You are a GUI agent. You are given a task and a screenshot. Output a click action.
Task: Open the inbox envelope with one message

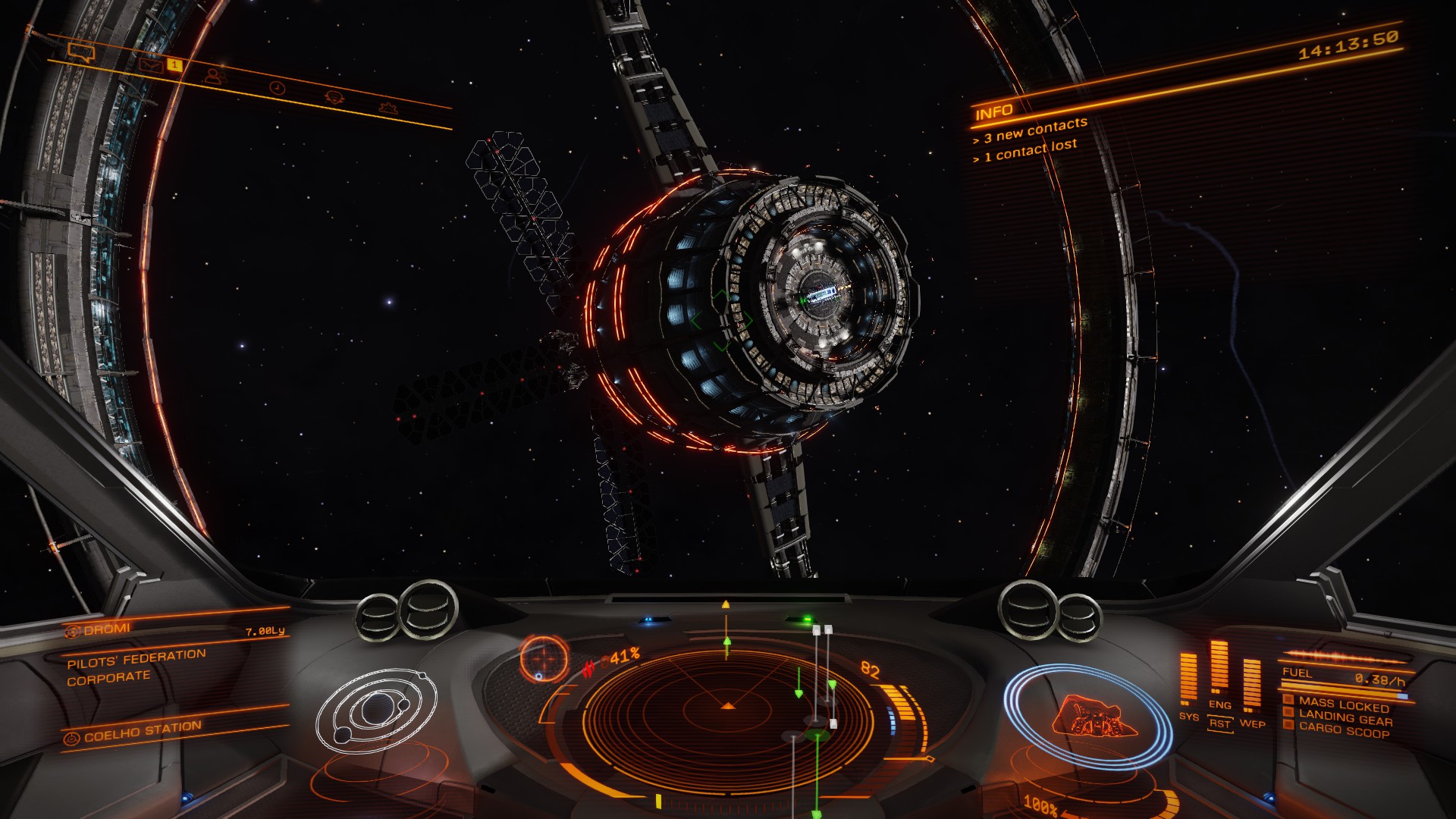(x=152, y=65)
